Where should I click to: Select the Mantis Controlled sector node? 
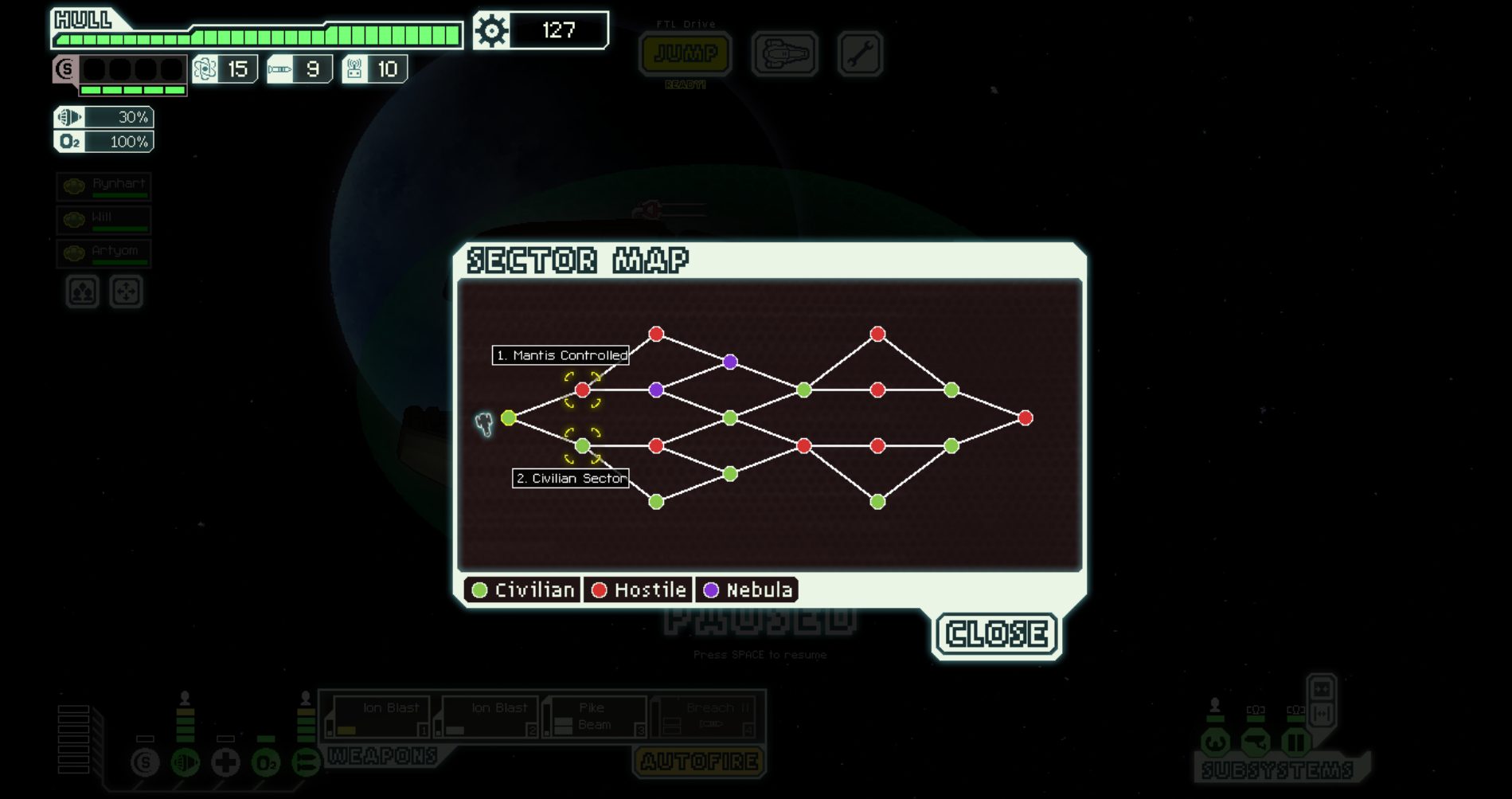[x=582, y=390]
